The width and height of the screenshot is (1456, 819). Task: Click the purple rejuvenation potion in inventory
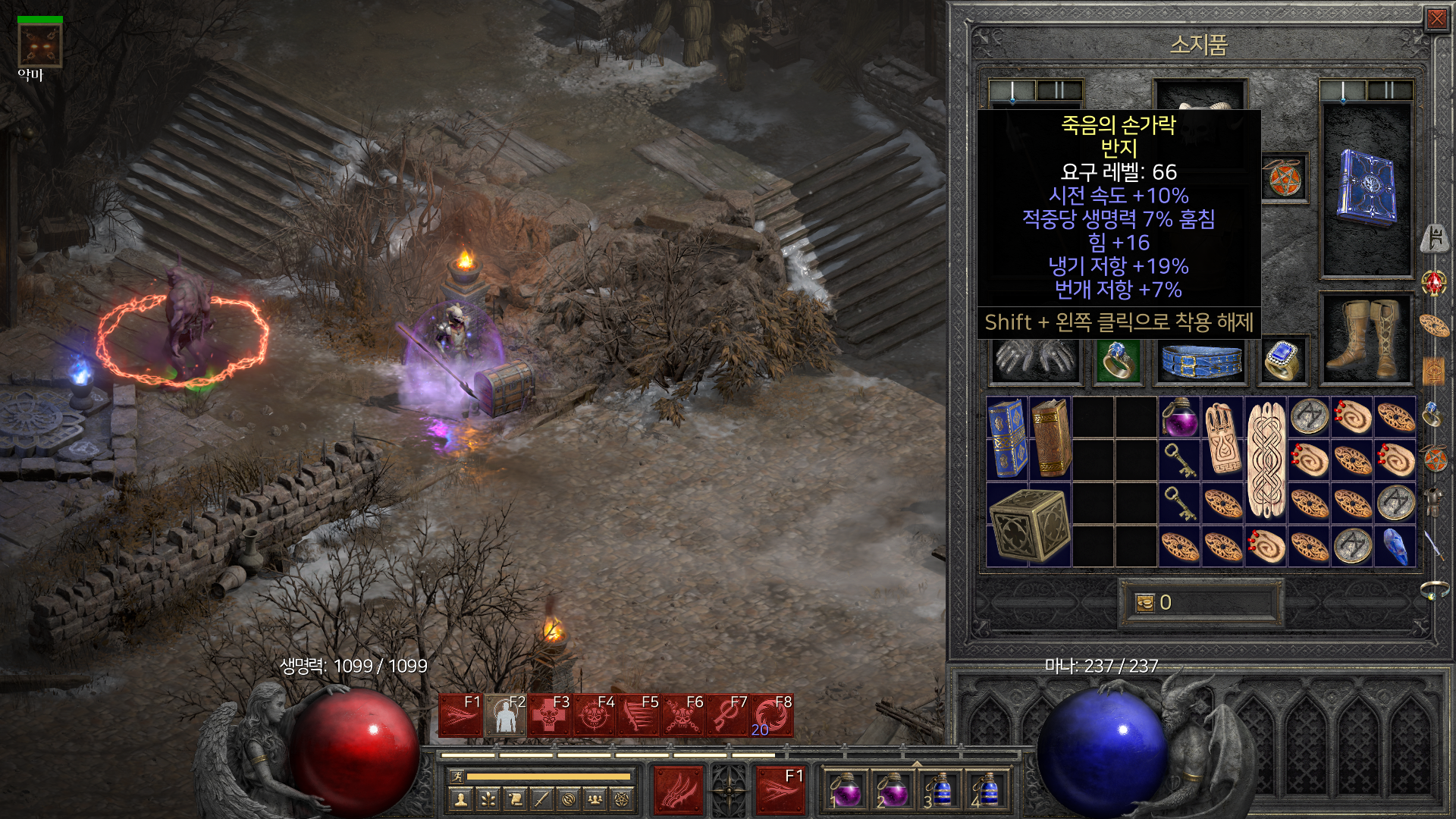point(1179,416)
